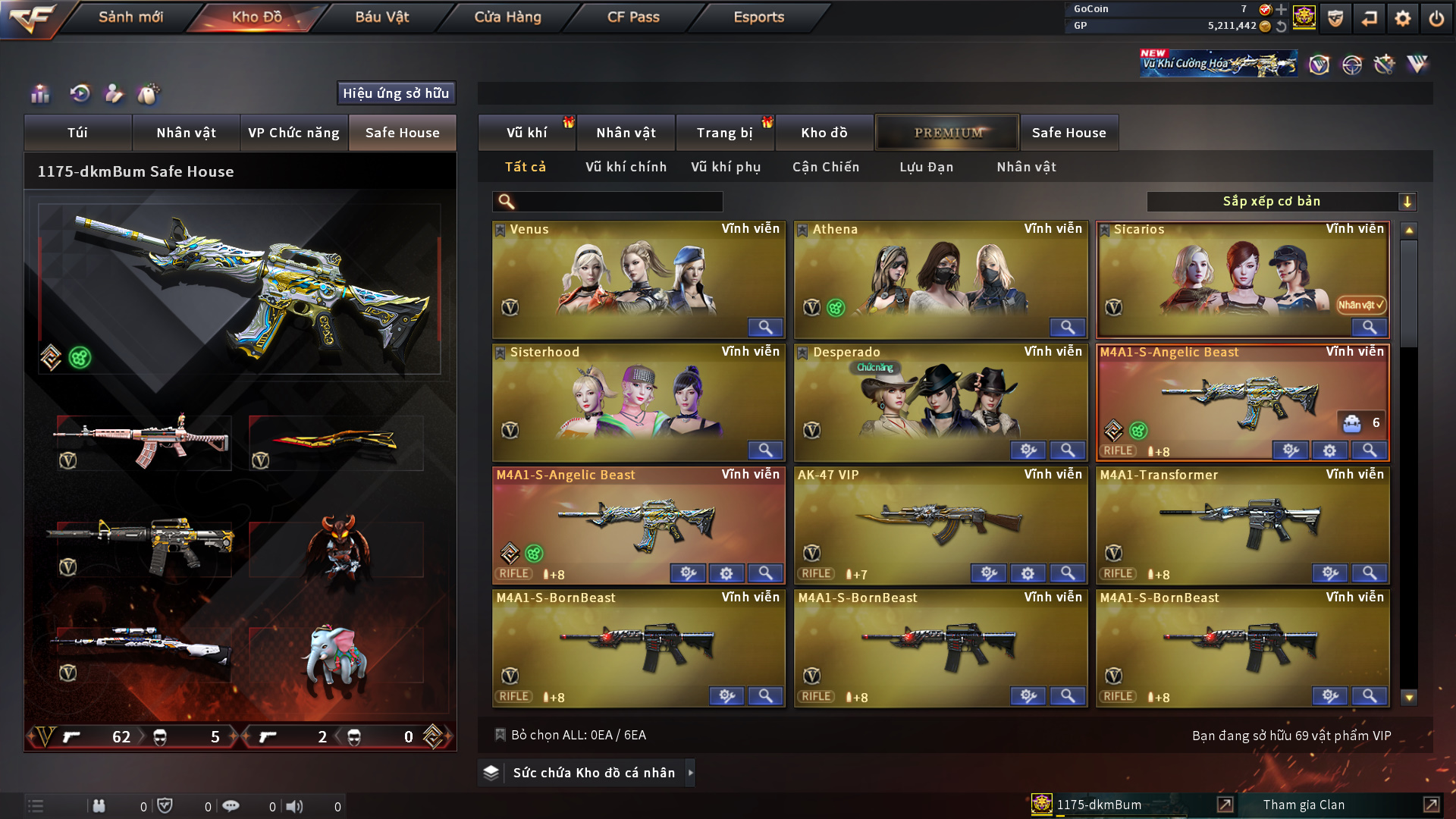Open the Sảnh mới lobby menu
The image size is (1456, 819).
point(130,17)
